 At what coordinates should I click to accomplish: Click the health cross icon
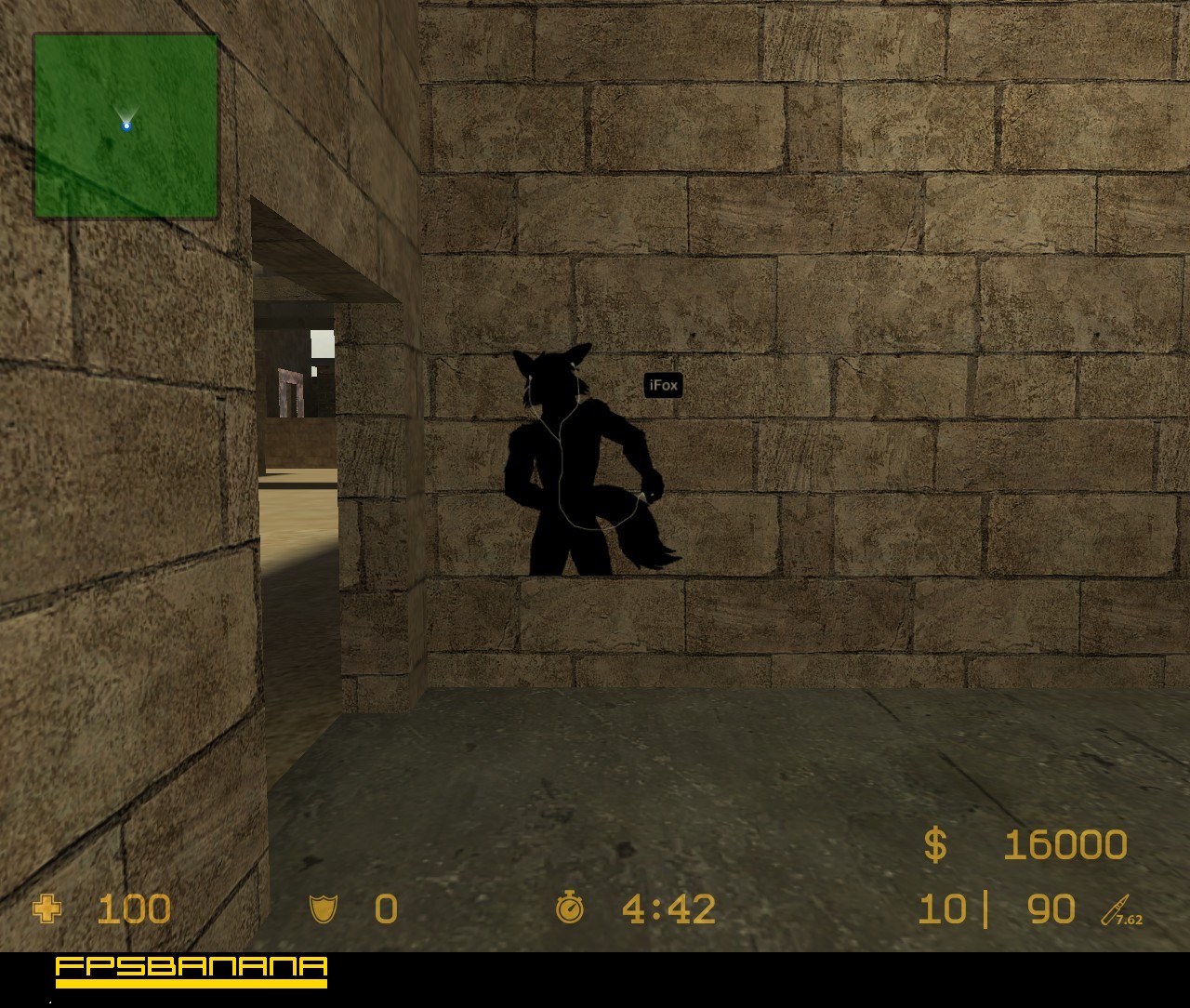(46, 909)
